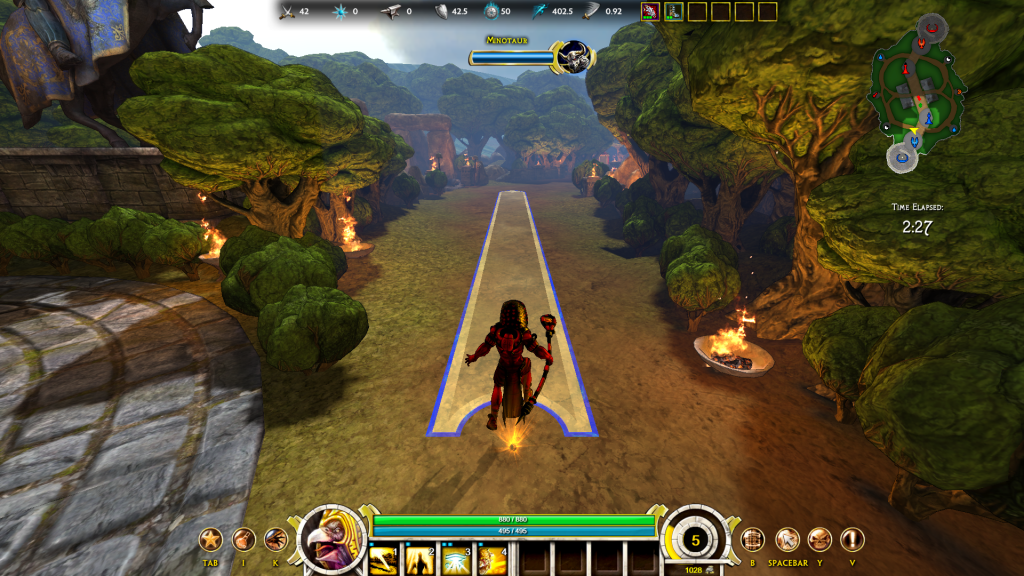
Task: Use the third ability with light rays
Action: pos(455,559)
